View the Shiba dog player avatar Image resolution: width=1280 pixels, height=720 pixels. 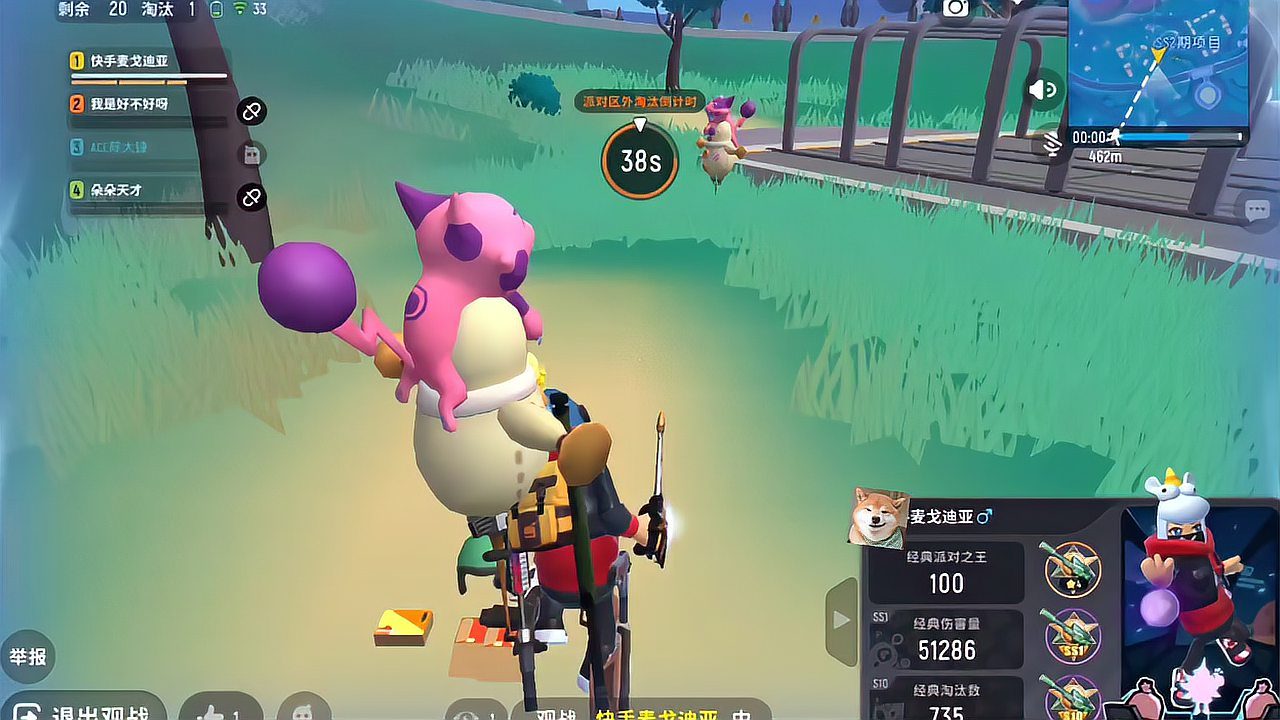tap(878, 518)
